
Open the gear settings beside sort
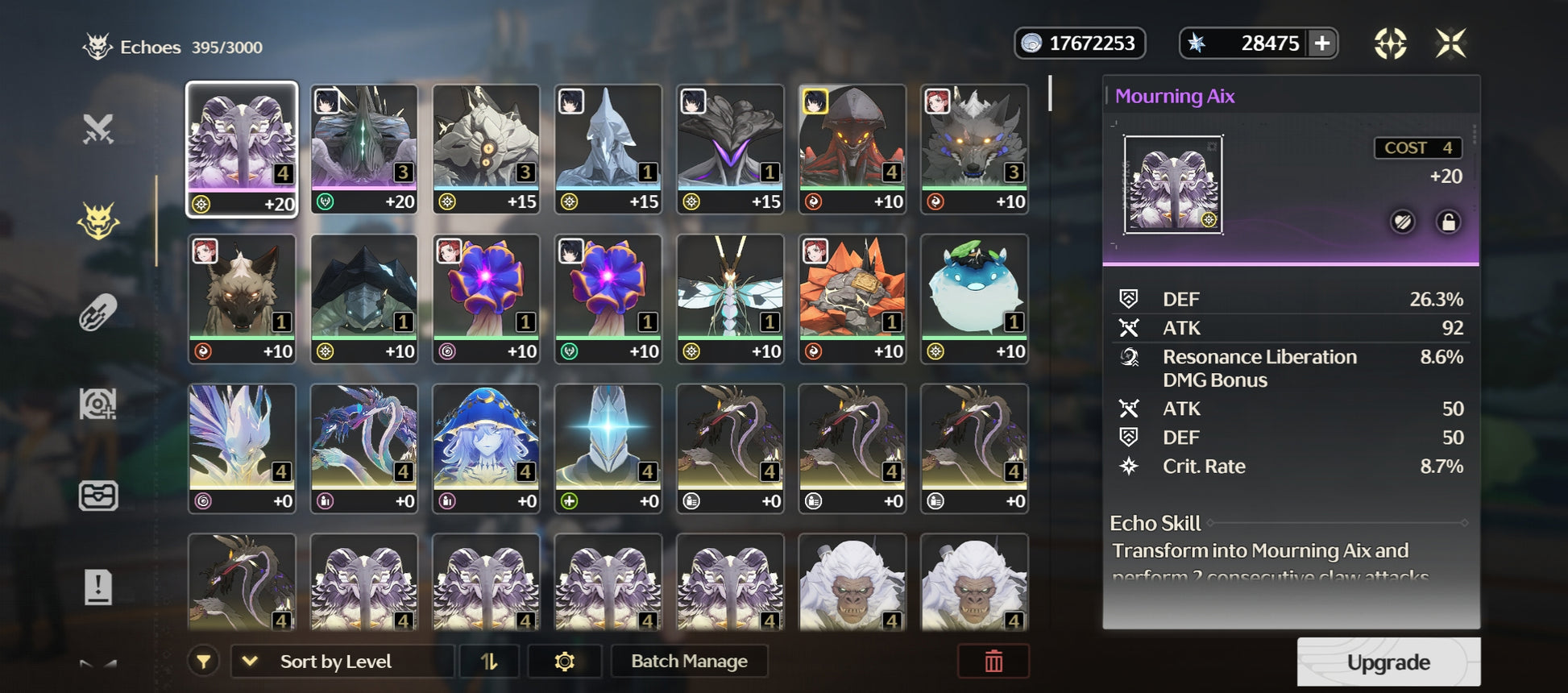[565, 662]
